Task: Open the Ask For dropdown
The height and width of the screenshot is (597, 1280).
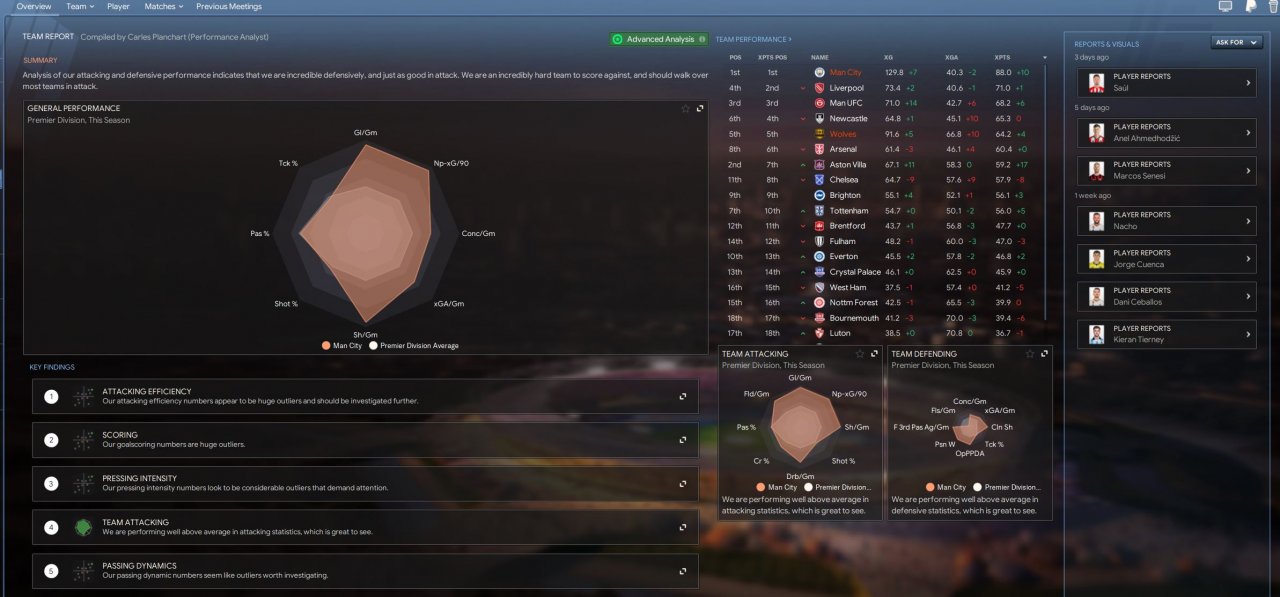Action: click(x=1236, y=43)
